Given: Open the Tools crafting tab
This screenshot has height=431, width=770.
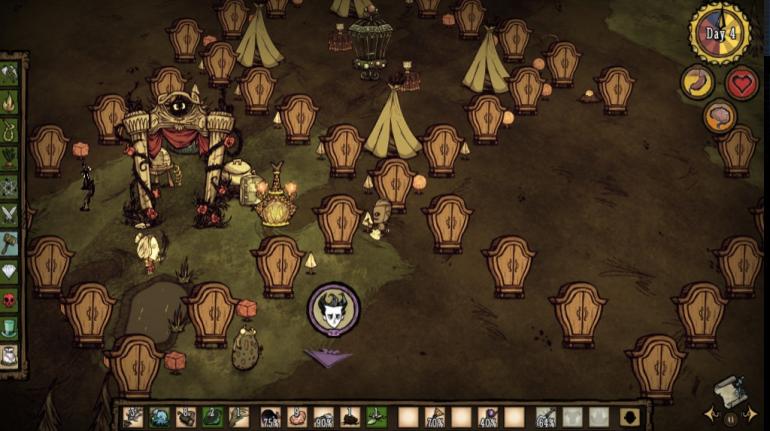Looking at the screenshot, I should pos(10,72).
